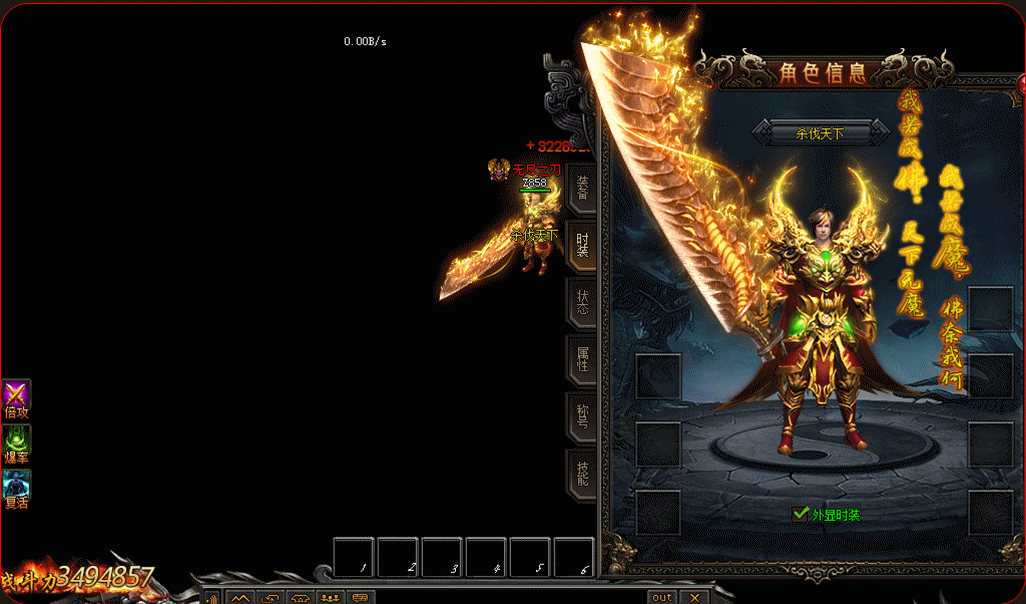Open the three-people group icon in bottom bar
The height and width of the screenshot is (604, 1026).
330,598
